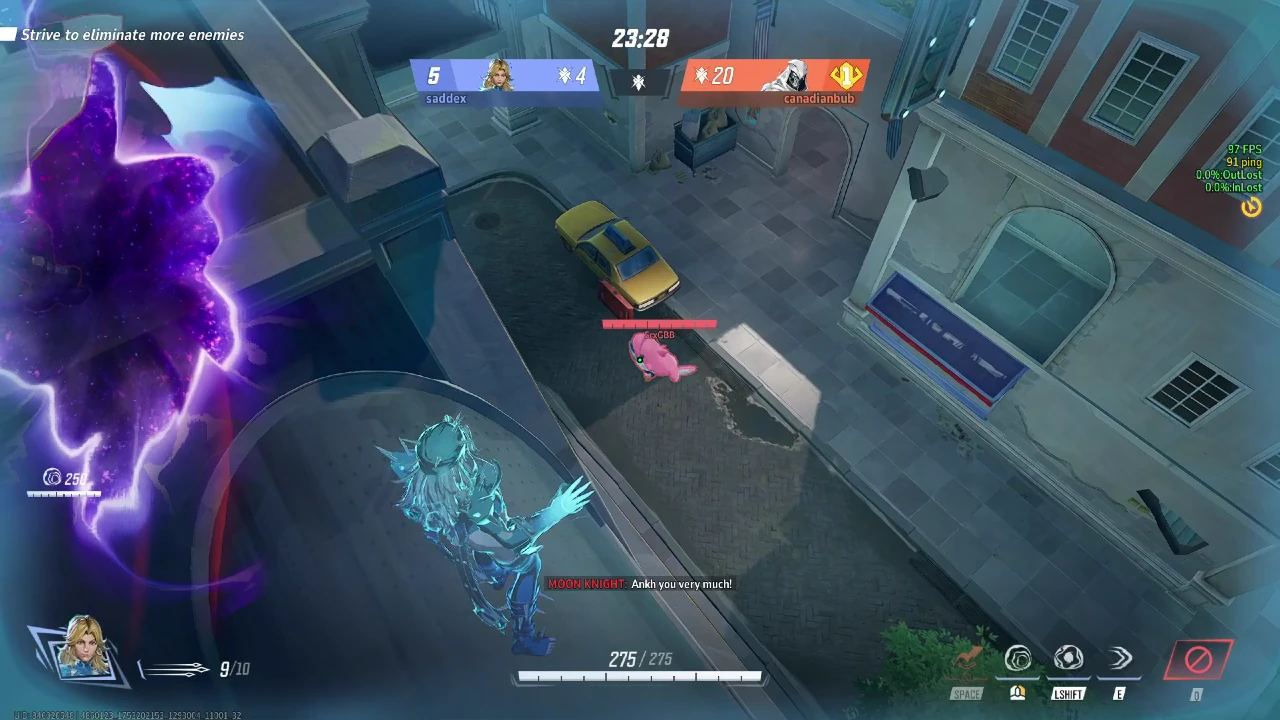Activate the double jump ability icon
This screenshot has height=720, width=1280.
(x=967, y=659)
